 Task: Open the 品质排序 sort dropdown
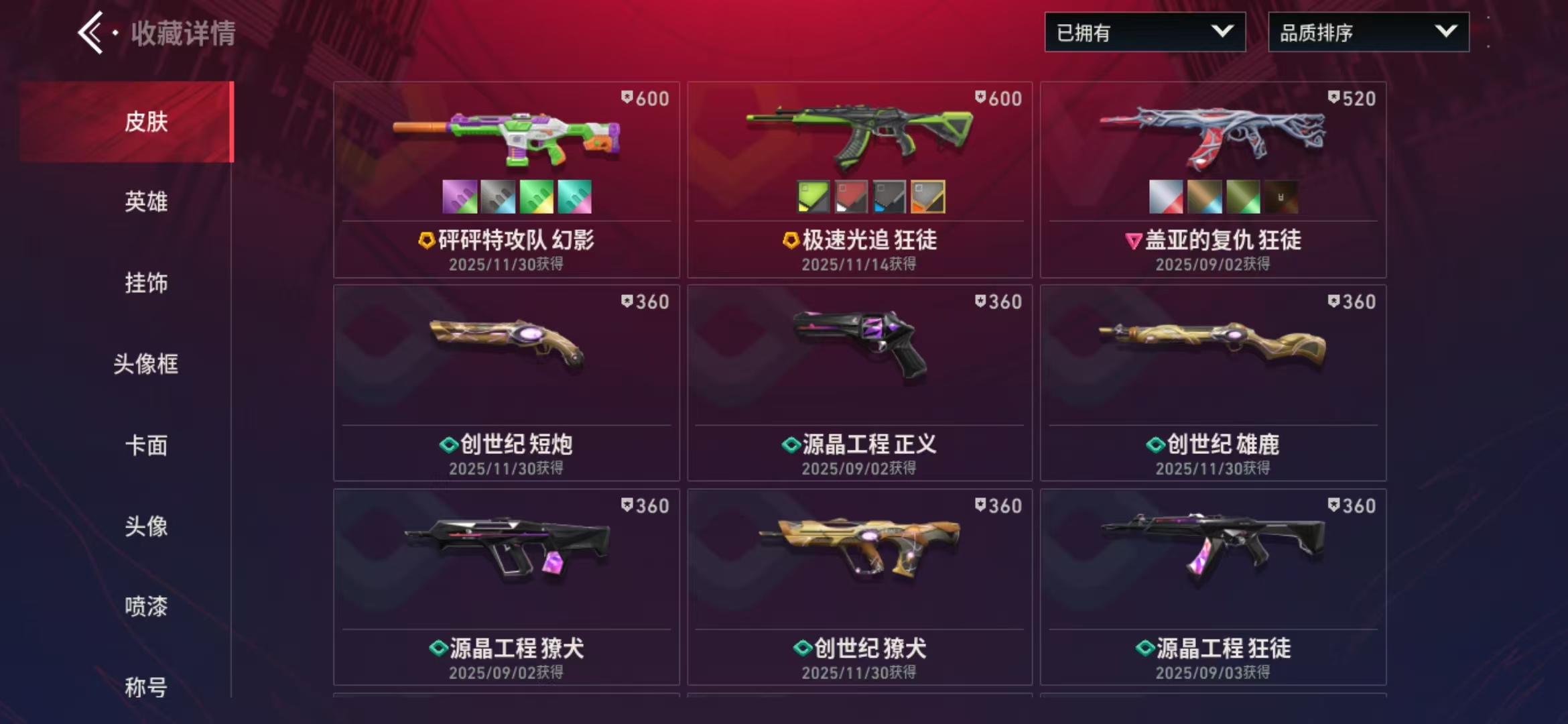tap(1368, 32)
